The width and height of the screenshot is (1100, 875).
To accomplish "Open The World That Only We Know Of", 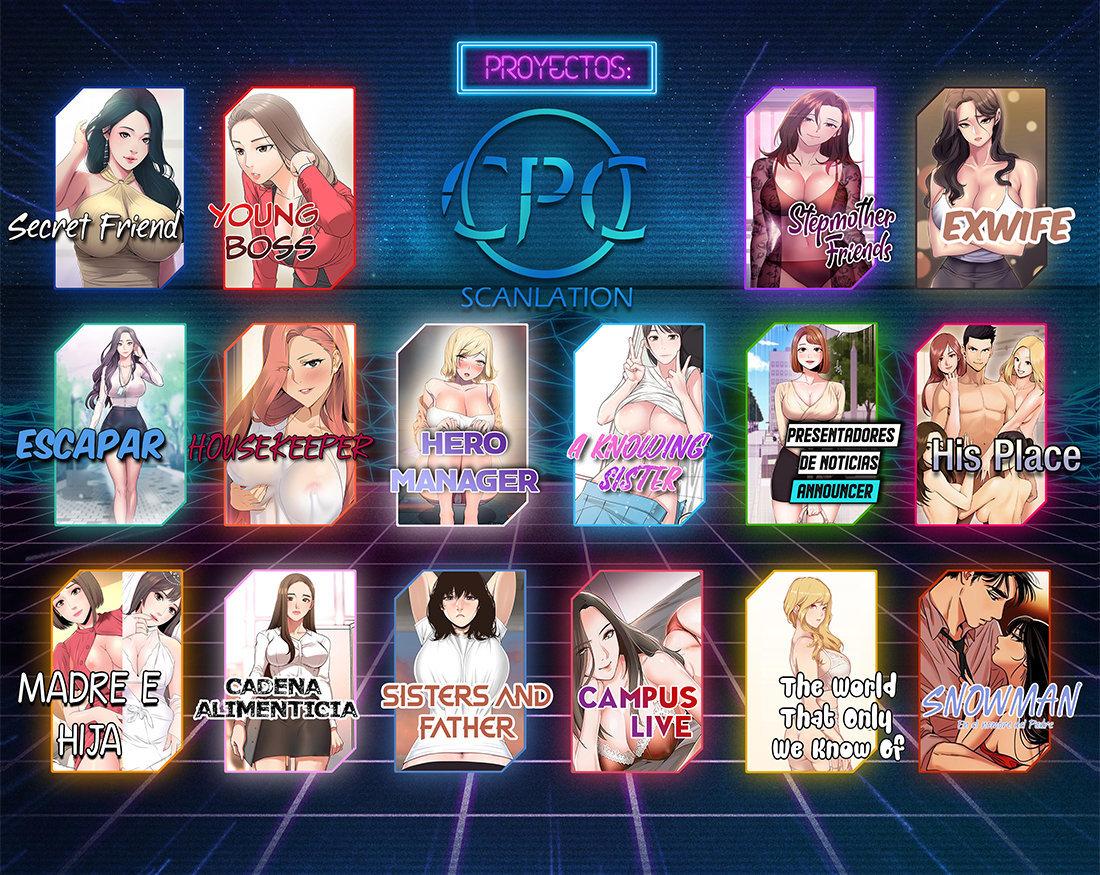I will (812, 675).
